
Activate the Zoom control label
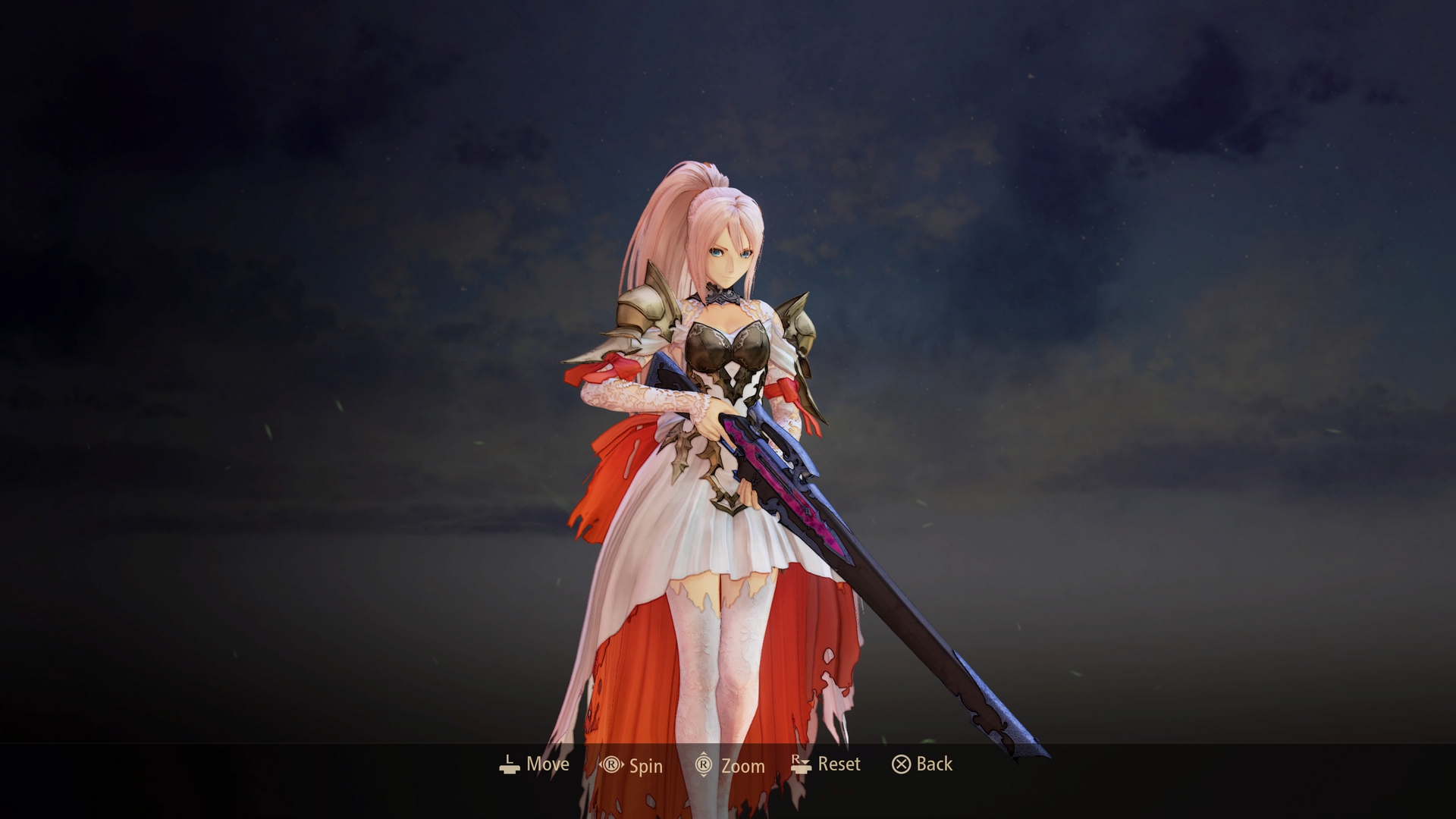744,766
